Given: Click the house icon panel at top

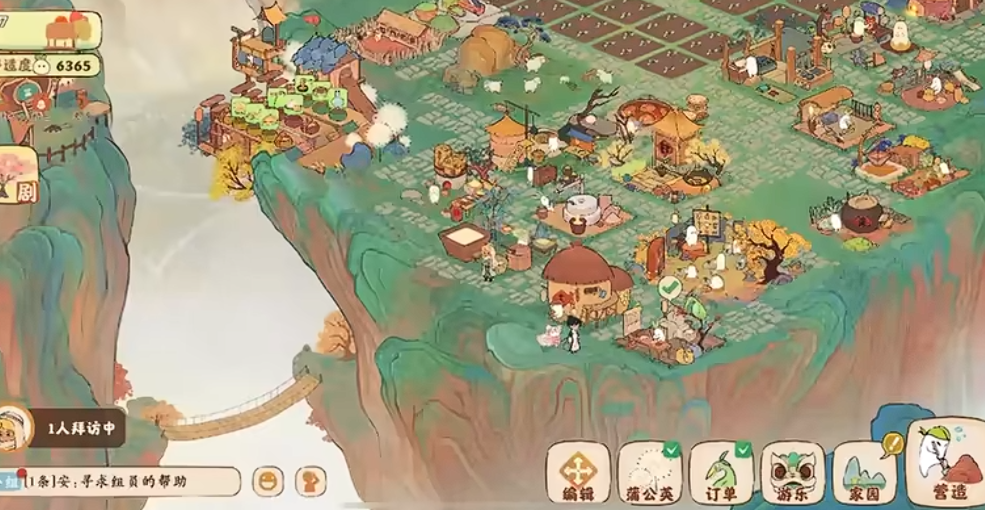Looking at the screenshot, I should click(x=60, y=30).
